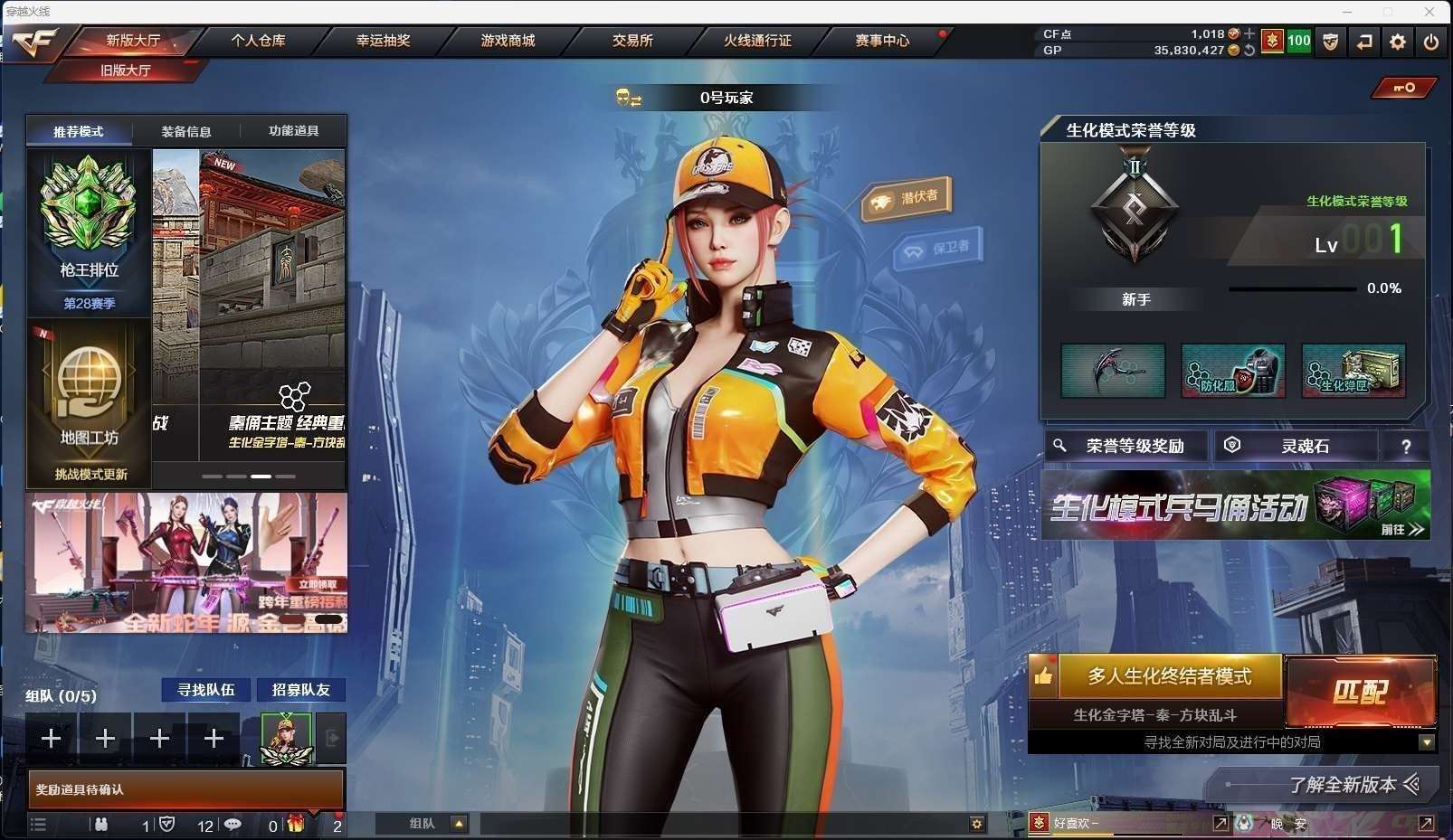Open the 灵魂石 soul stone panel
The image size is (1453, 840).
[1296, 446]
